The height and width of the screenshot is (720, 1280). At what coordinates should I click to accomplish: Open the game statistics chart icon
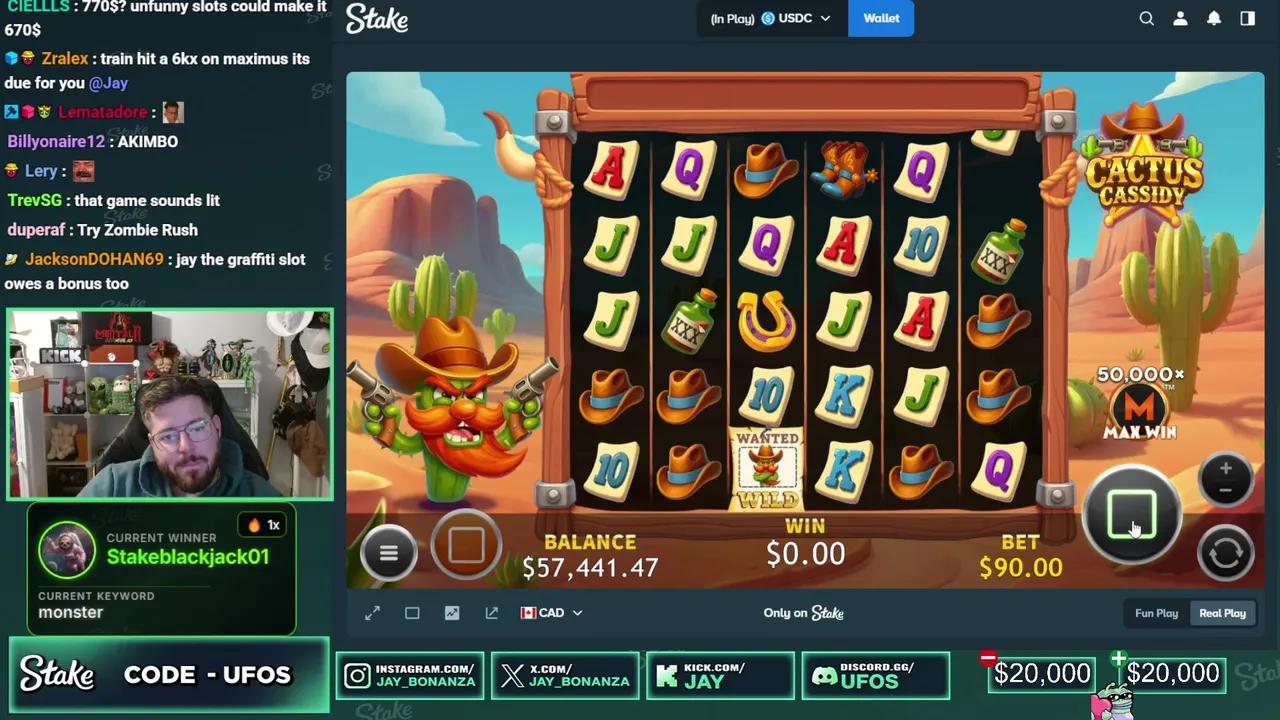pyautogui.click(x=452, y=613)
